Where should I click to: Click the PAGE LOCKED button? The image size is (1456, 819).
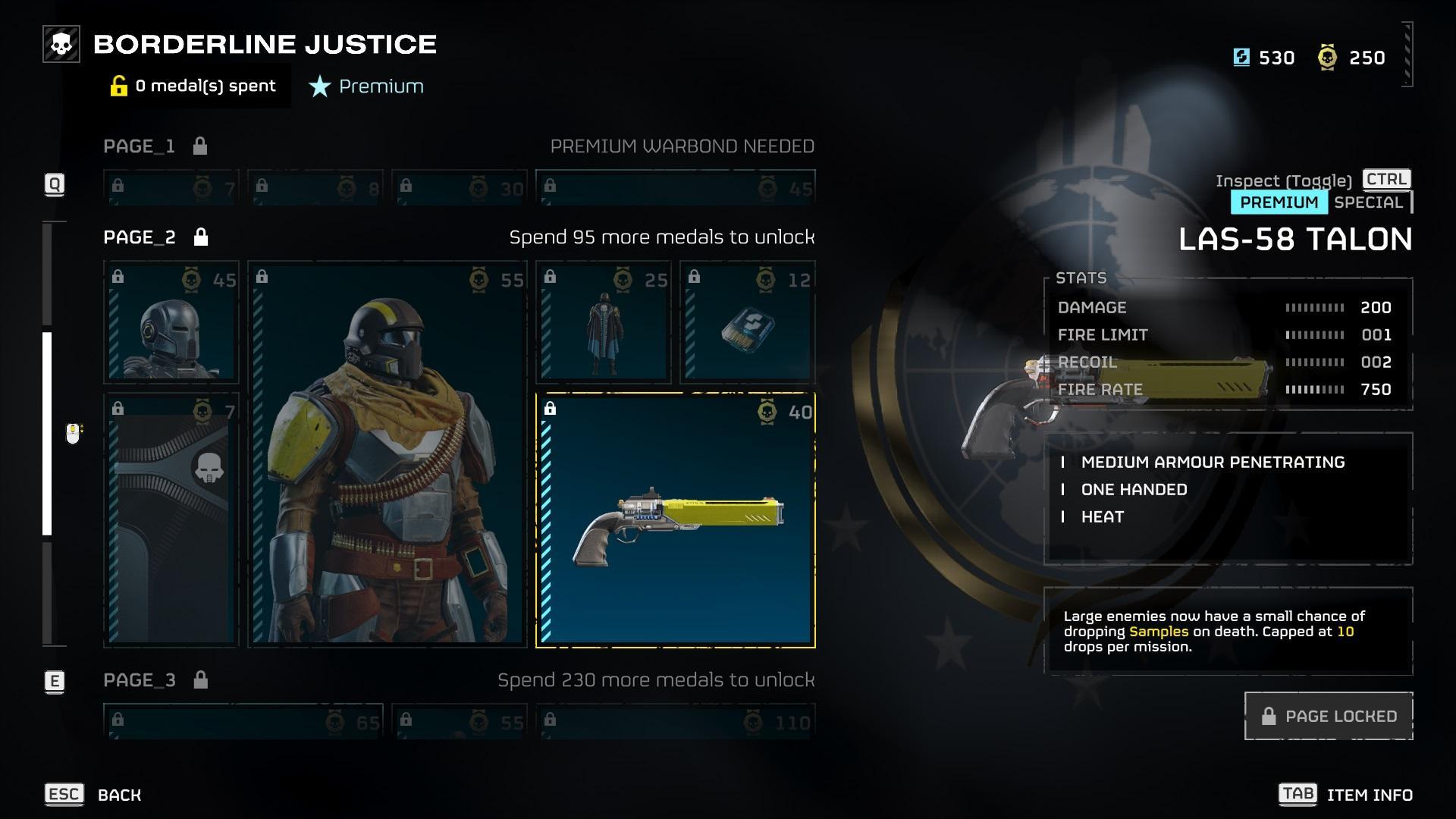pos(1329,716)
